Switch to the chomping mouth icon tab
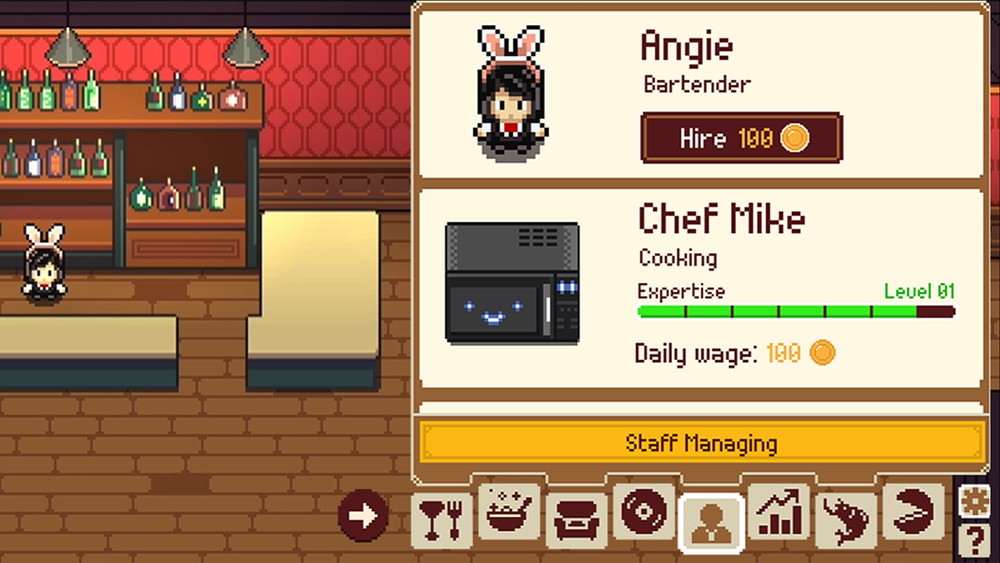The width and height of the screenshot is (1000, 563). (912, 512)
